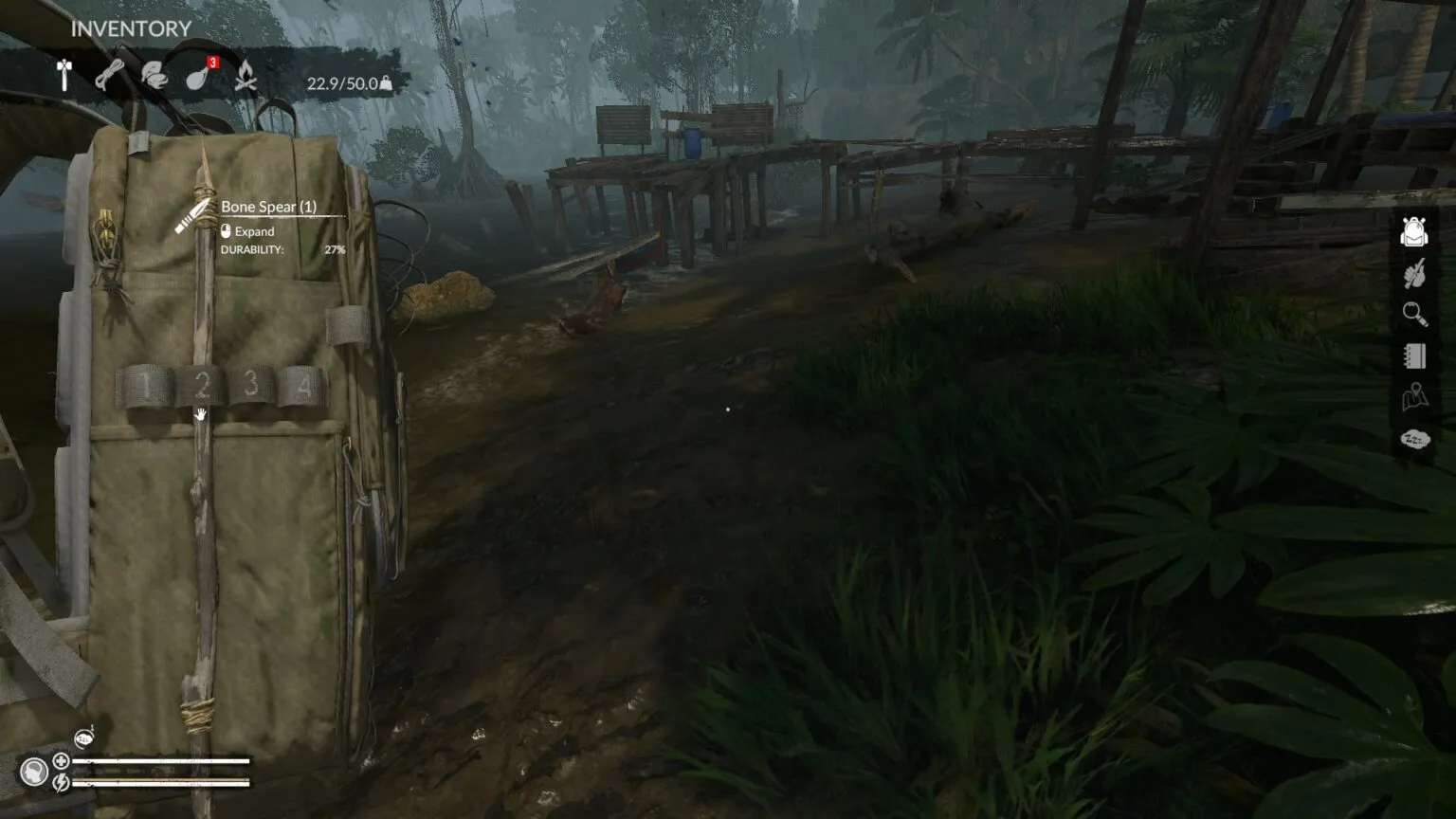
Task: Choose the Zzz sleep icon
Action: (x=1414, y=439)
